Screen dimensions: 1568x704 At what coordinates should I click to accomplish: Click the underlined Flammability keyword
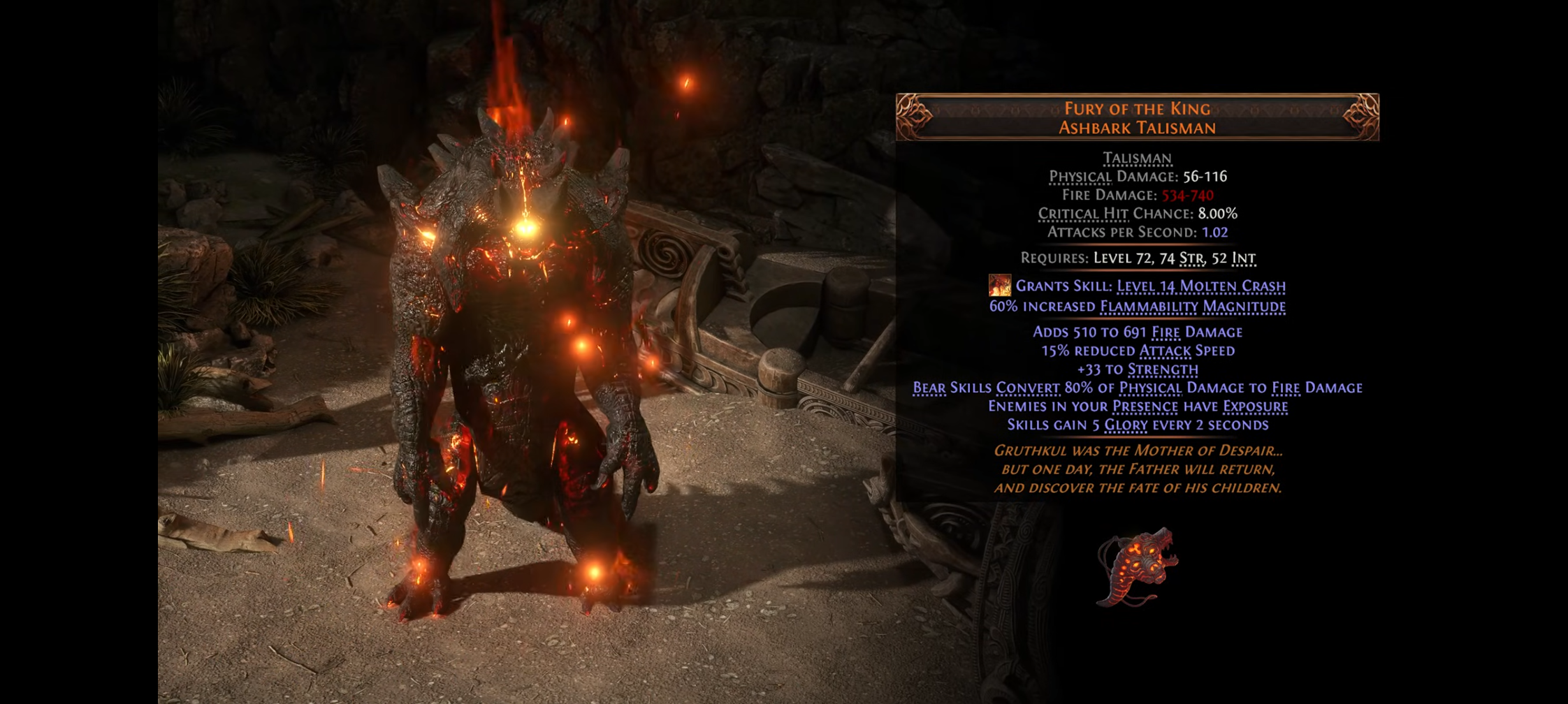pyautogui.click(x=1148, y=307)
